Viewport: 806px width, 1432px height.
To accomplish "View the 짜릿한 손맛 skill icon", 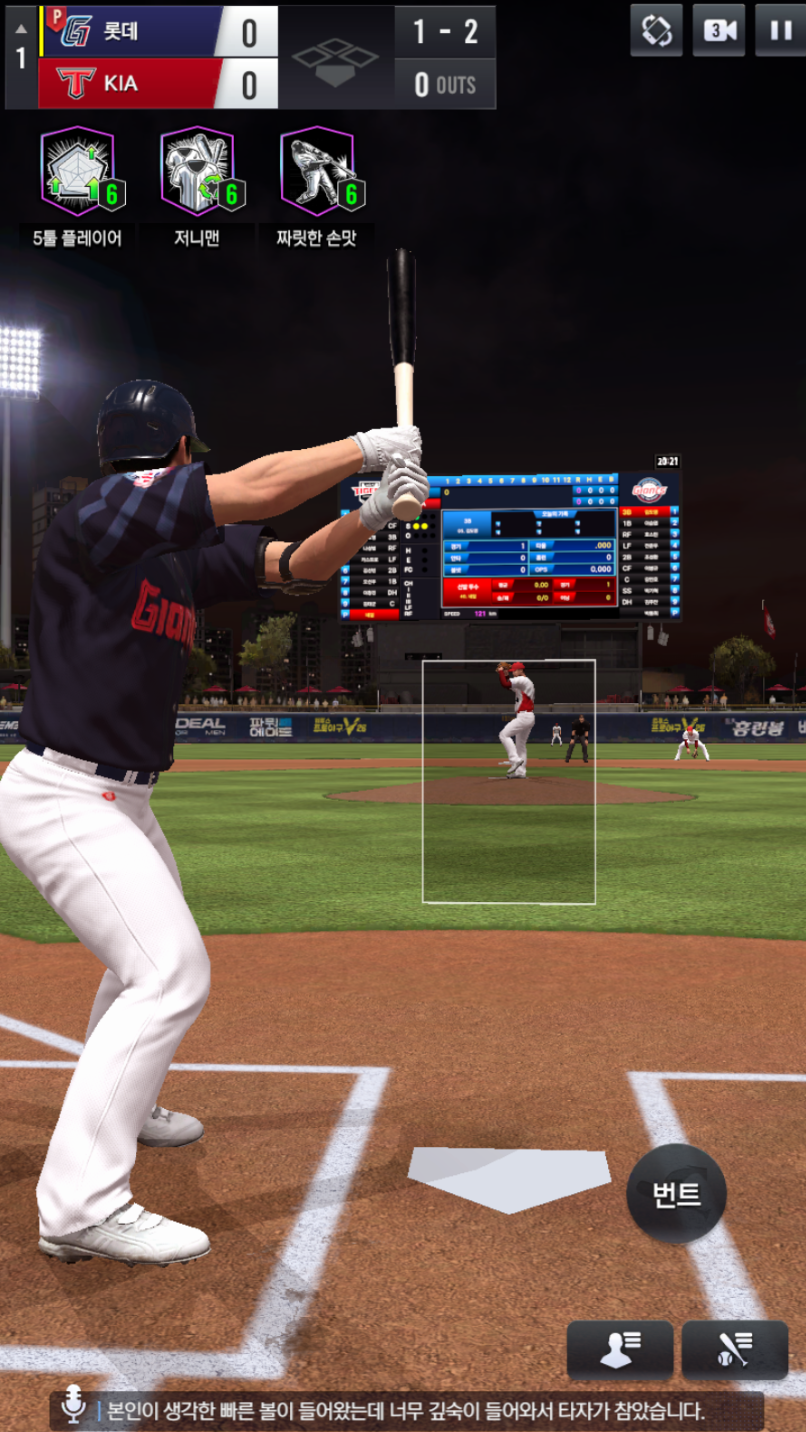I will pyautogui.click(x=318, y=171).
